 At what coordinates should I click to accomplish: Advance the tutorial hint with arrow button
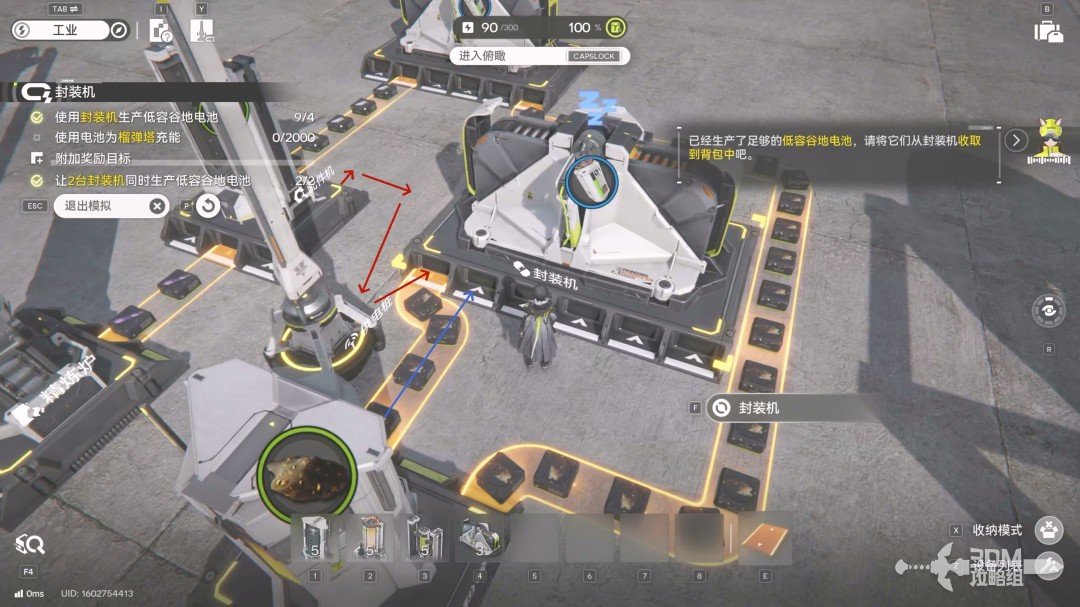[x=1017, y=140]
